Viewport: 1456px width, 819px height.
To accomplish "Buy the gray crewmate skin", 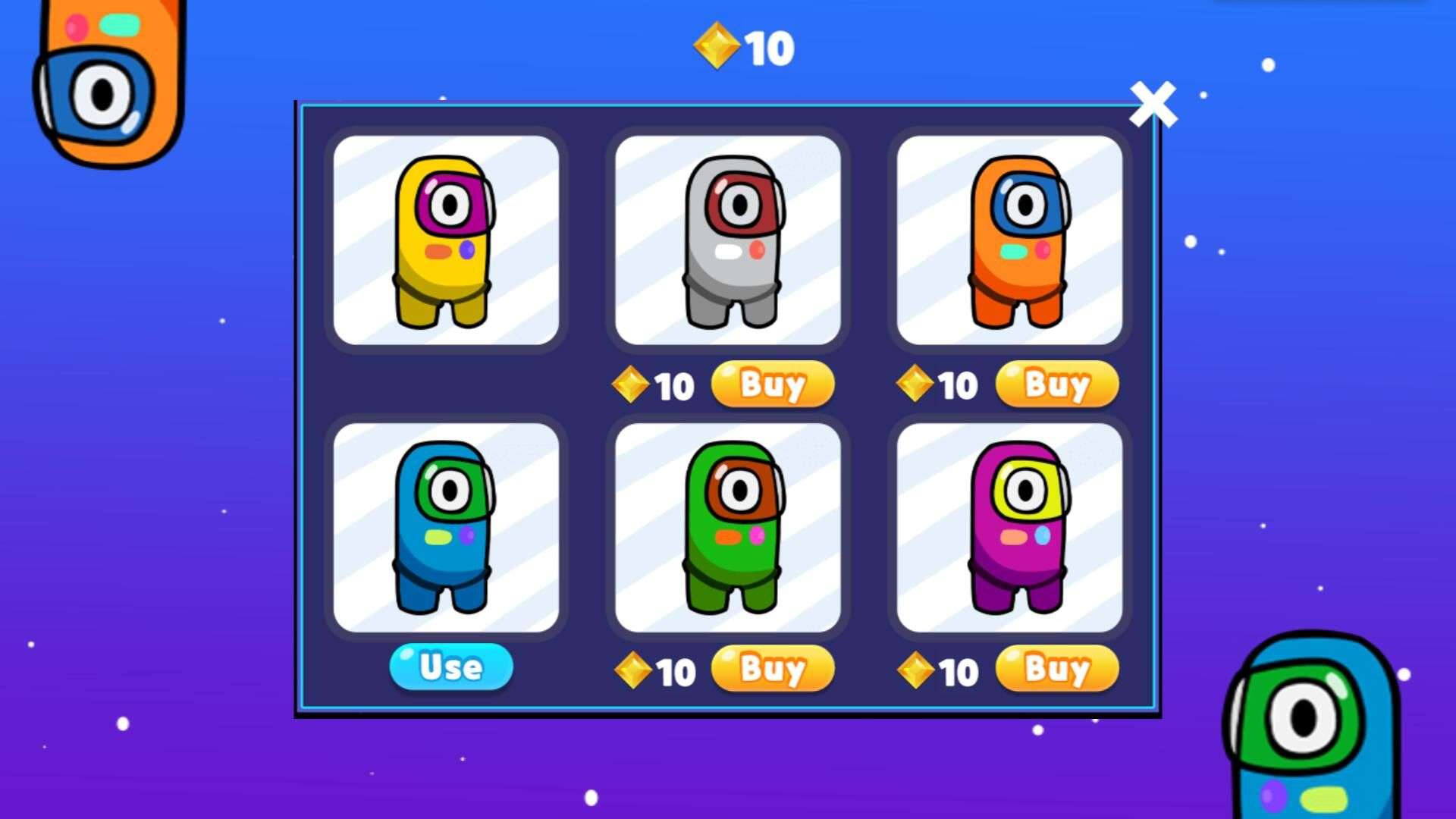I will click(x=772, y=384).
